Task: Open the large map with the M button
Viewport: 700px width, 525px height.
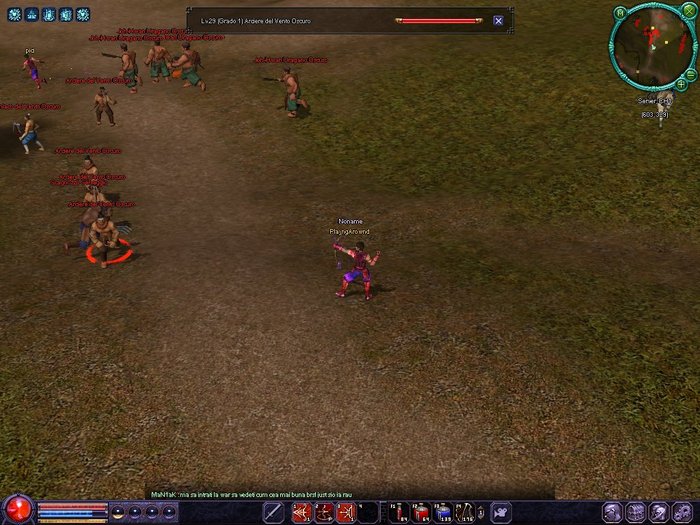Action: (x=620, y=13)
